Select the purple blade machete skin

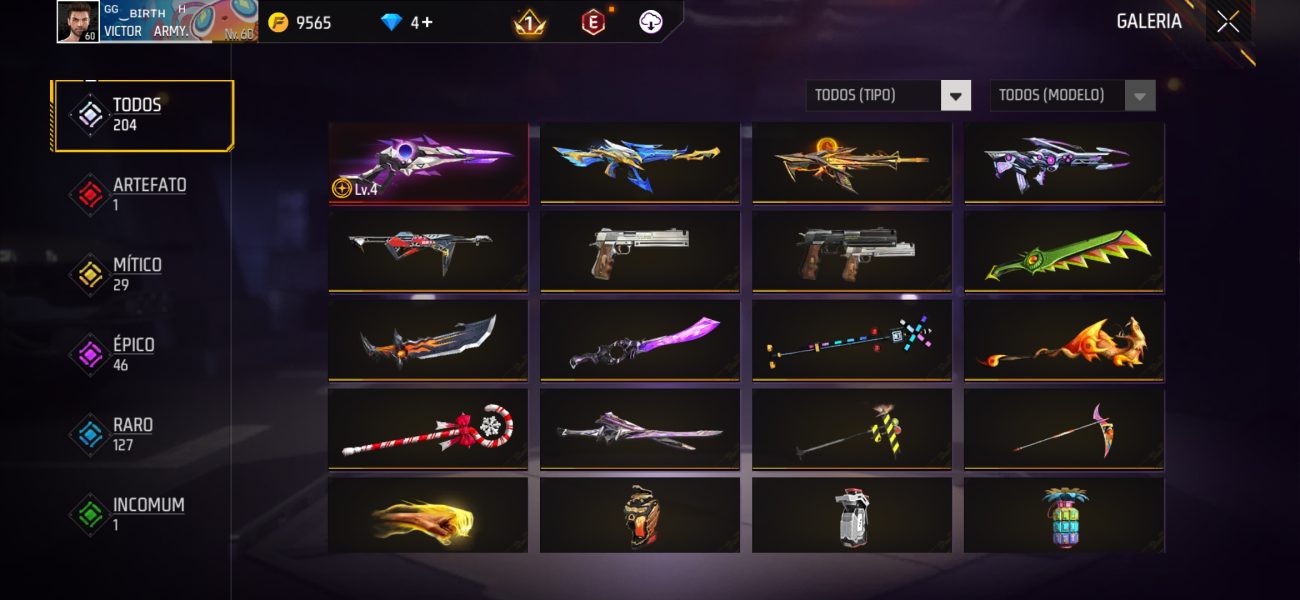(640, 340)
